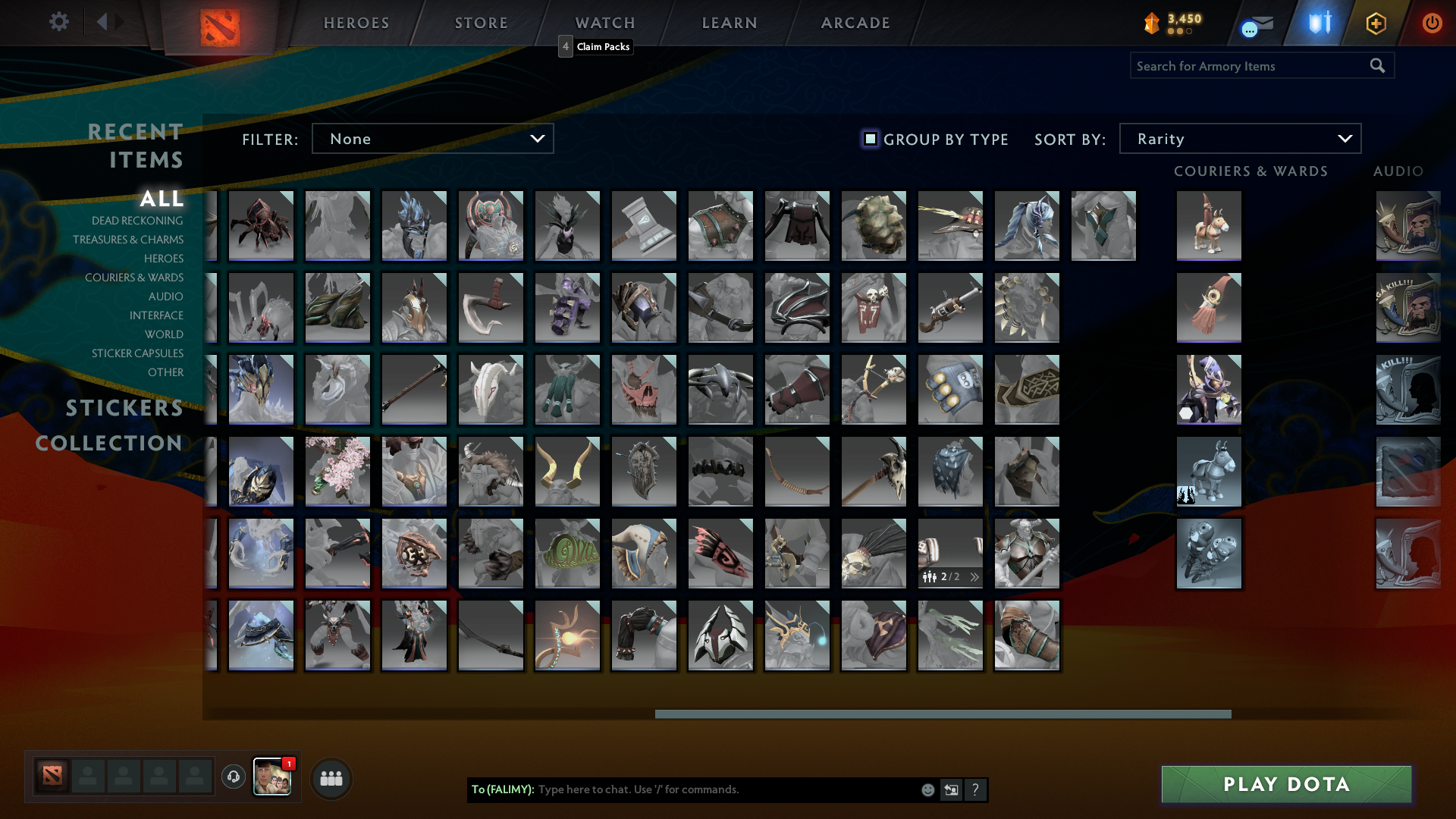
Task: Click the power/exit icon
Action: point(1432,23)
